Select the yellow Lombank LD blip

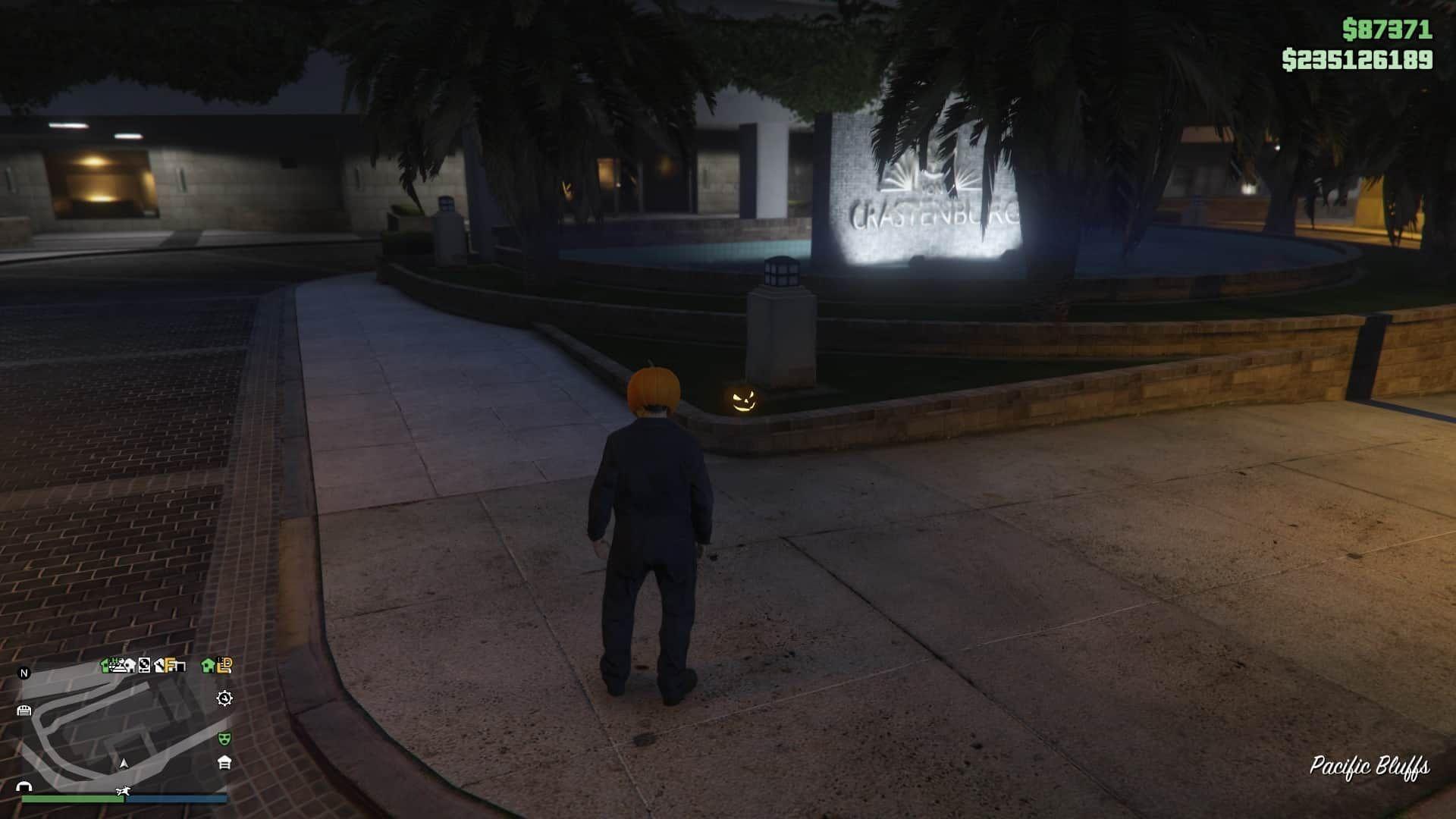tap(224, 665)
